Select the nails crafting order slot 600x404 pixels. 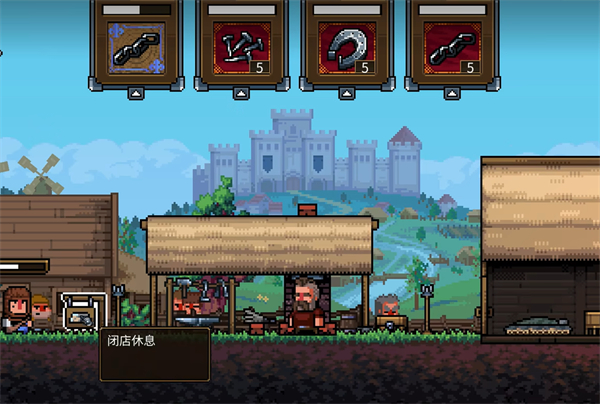[240, 49]
